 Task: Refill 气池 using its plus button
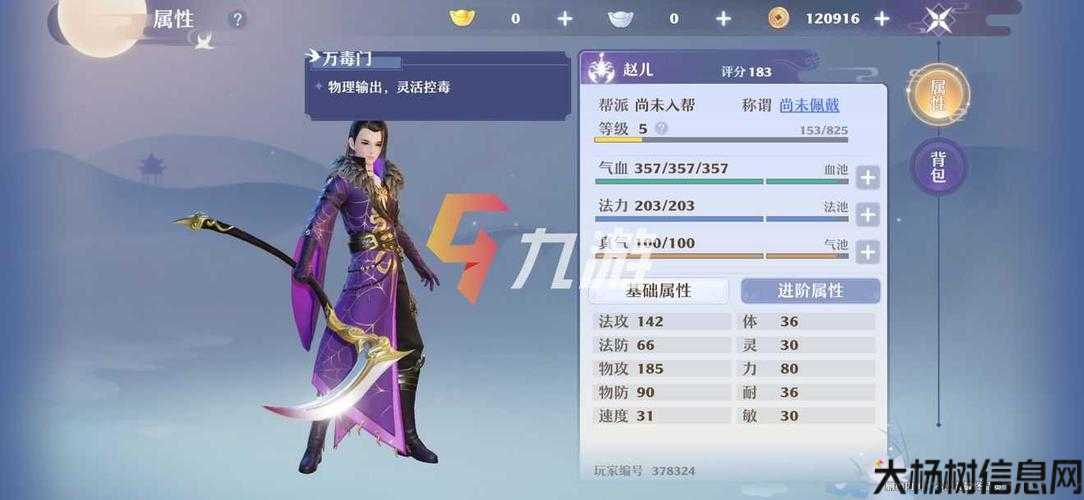click(867, 252)
